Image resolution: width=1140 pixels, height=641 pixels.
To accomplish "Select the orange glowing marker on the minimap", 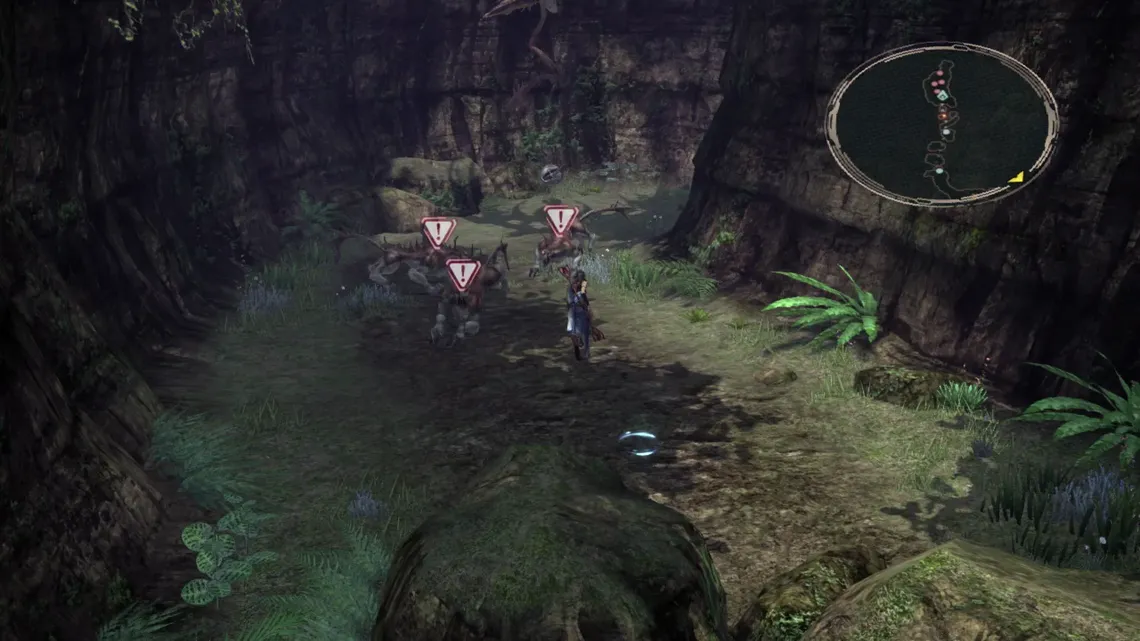I will pos(942,115).
